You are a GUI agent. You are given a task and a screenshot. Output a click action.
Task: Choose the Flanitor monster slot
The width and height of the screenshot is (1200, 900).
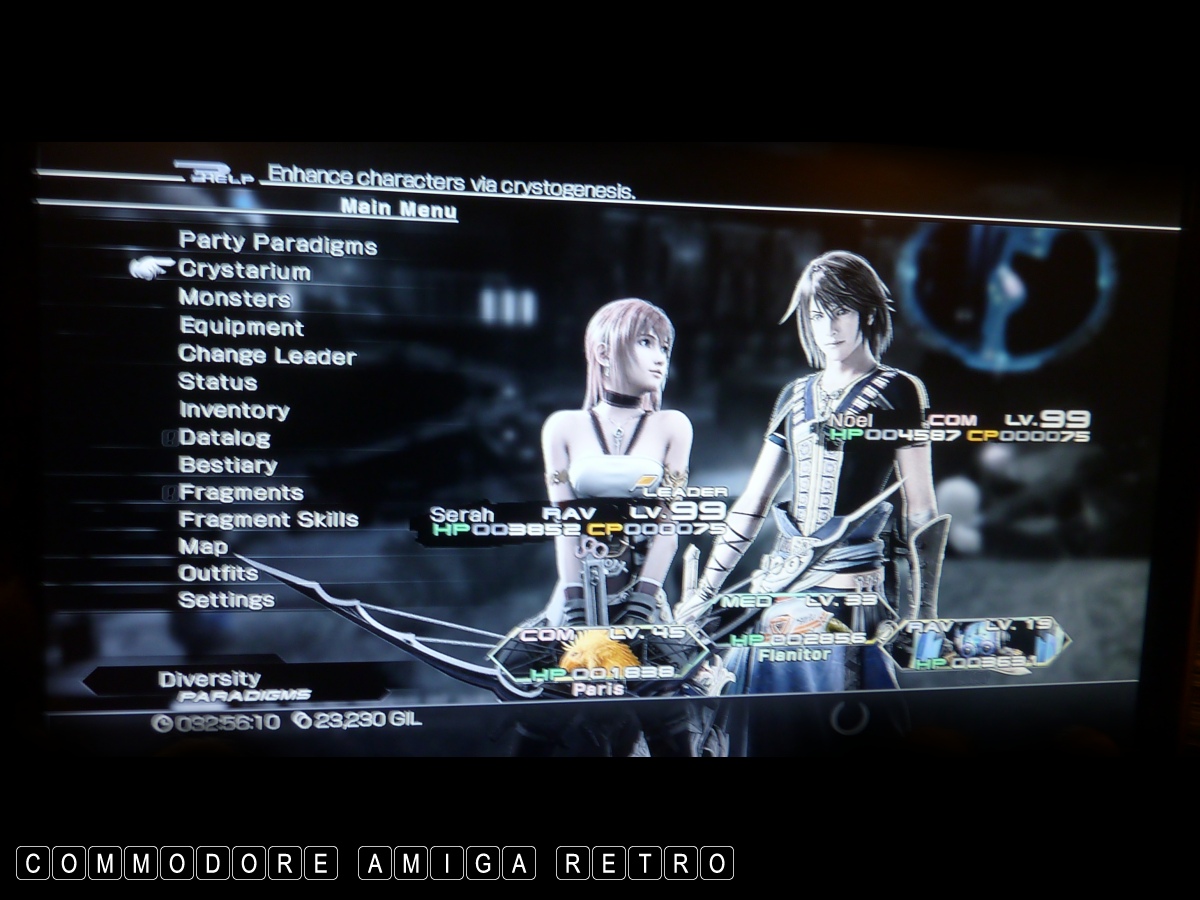795,628
